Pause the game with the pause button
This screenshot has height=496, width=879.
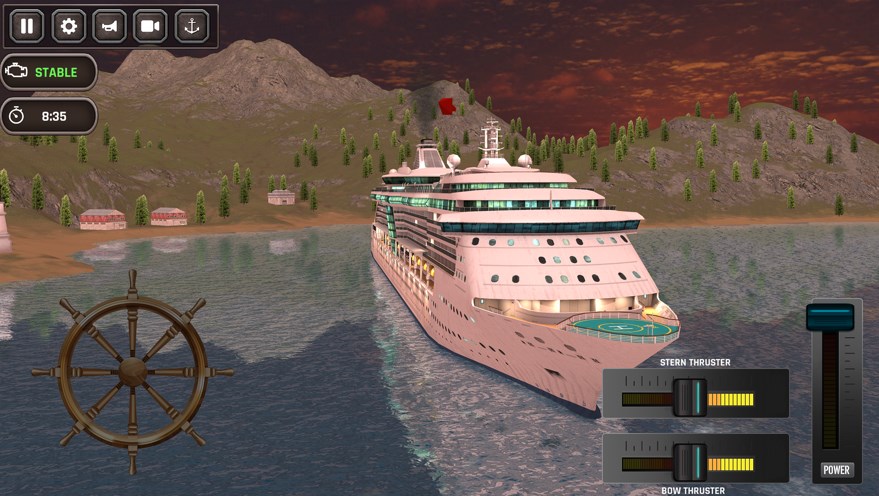pos(27,26)
